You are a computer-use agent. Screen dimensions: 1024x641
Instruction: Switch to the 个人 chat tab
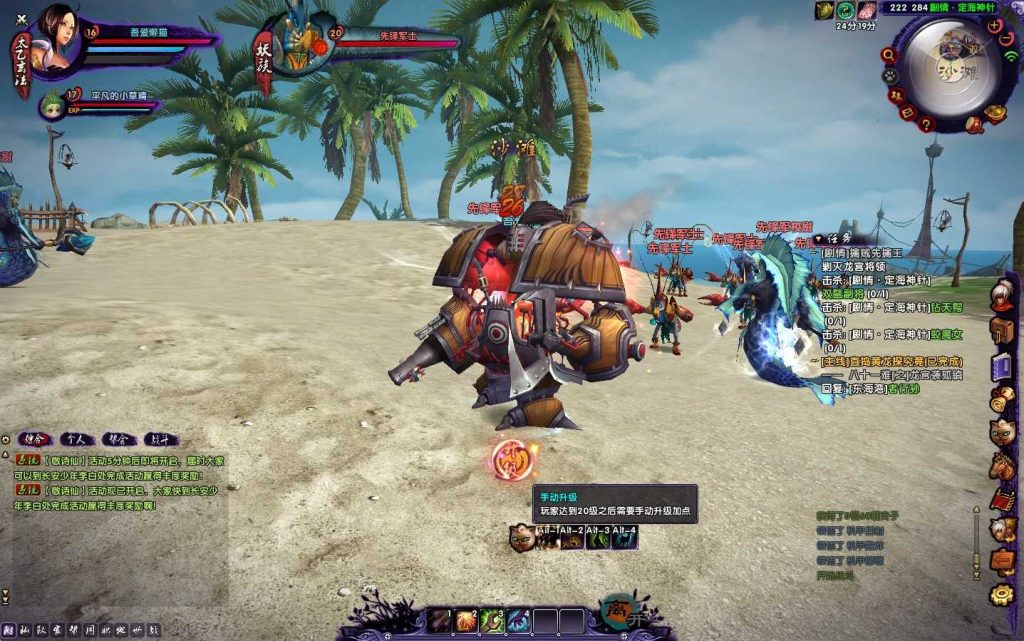pyautogui.click(x=75, y=438)
